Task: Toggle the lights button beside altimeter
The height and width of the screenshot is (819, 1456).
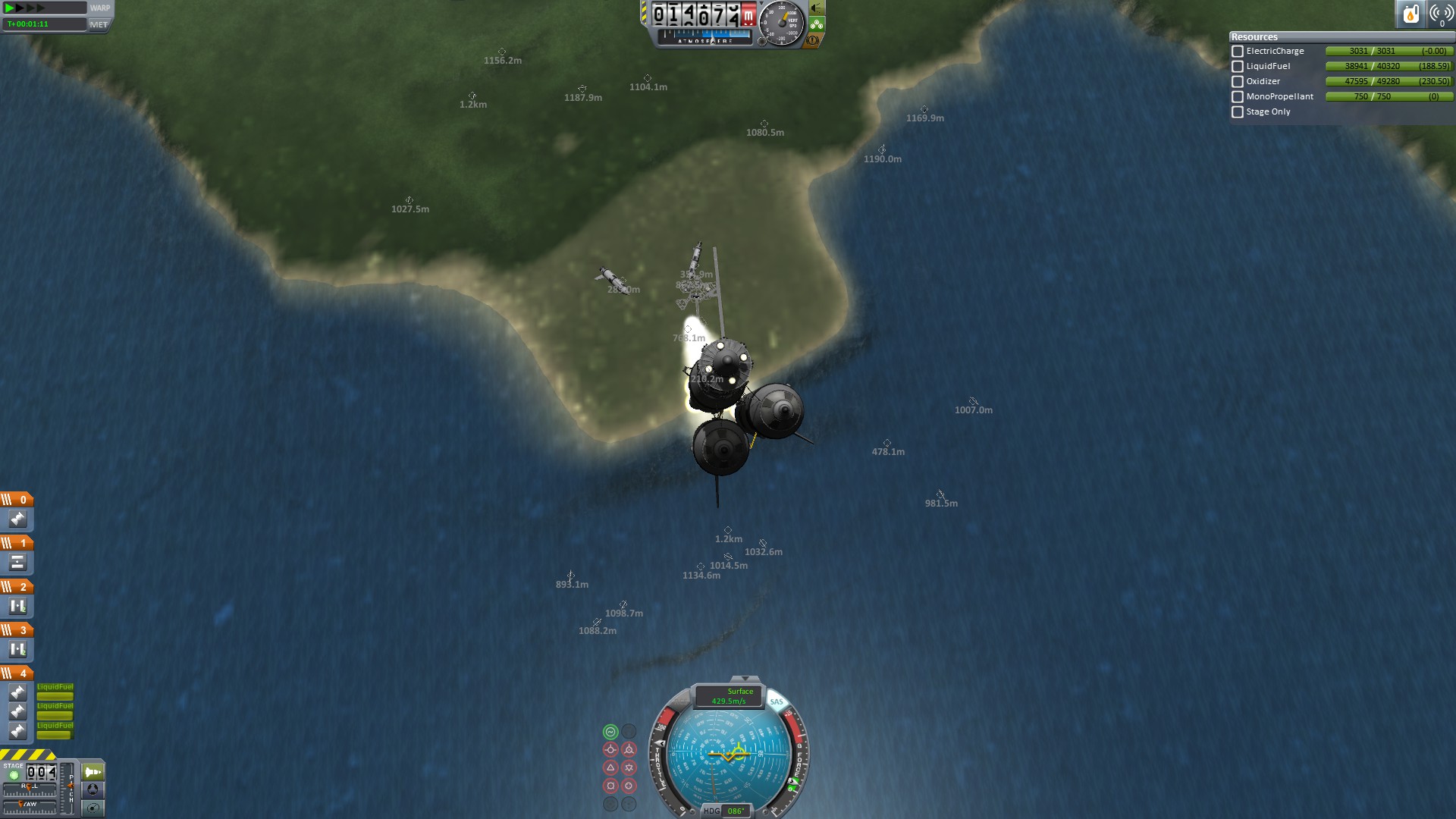Action: 817,8
